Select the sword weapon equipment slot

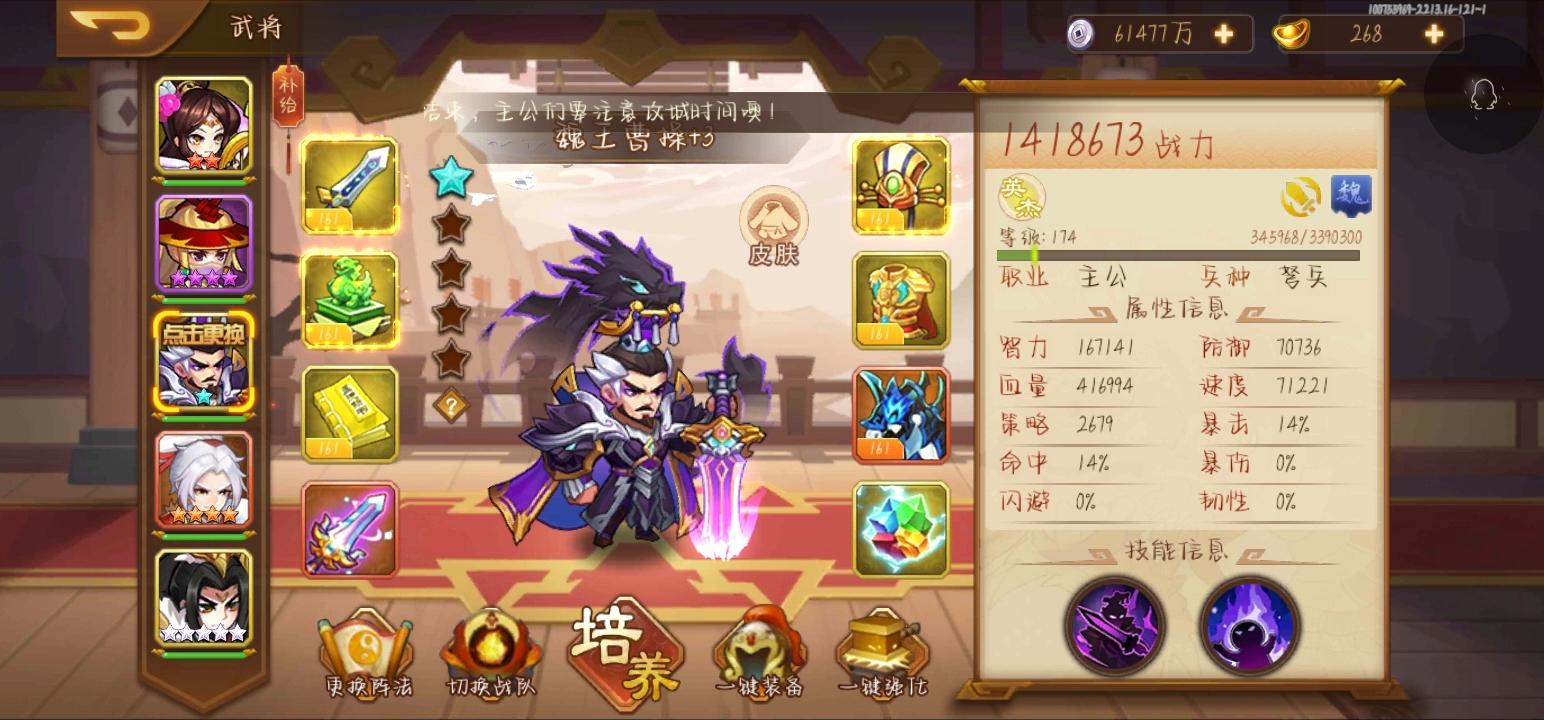click(x=349, y=186)
